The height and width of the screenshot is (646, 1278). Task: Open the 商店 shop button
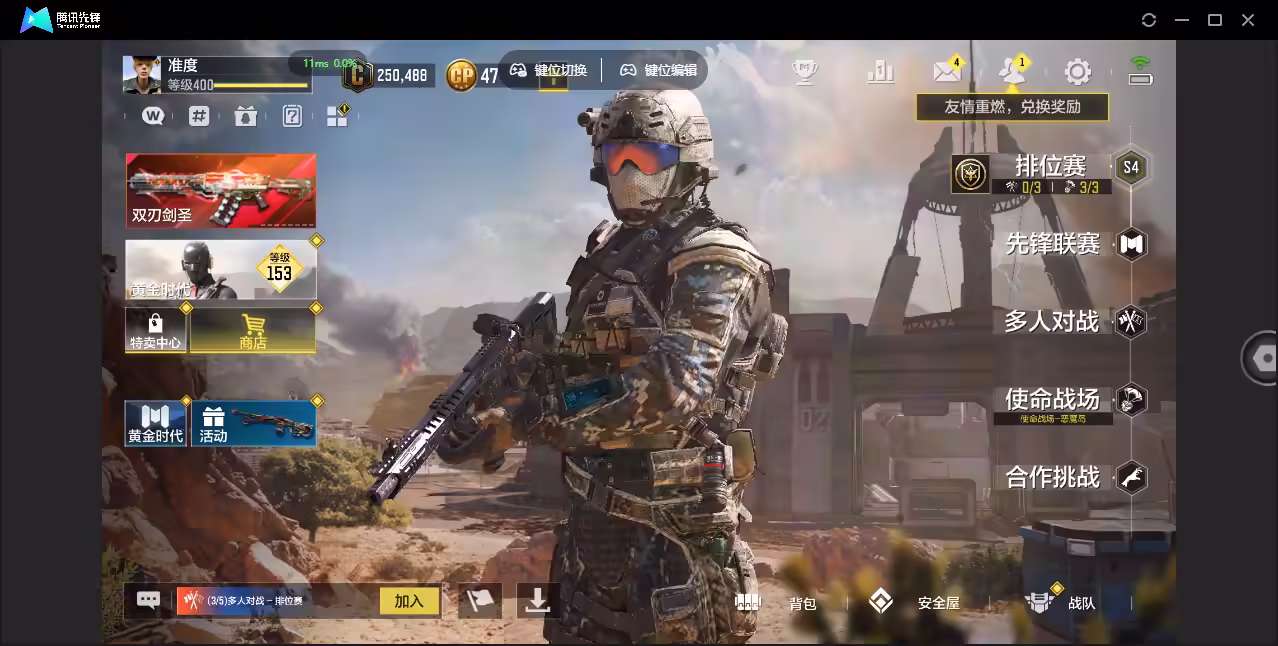[253, 330]
